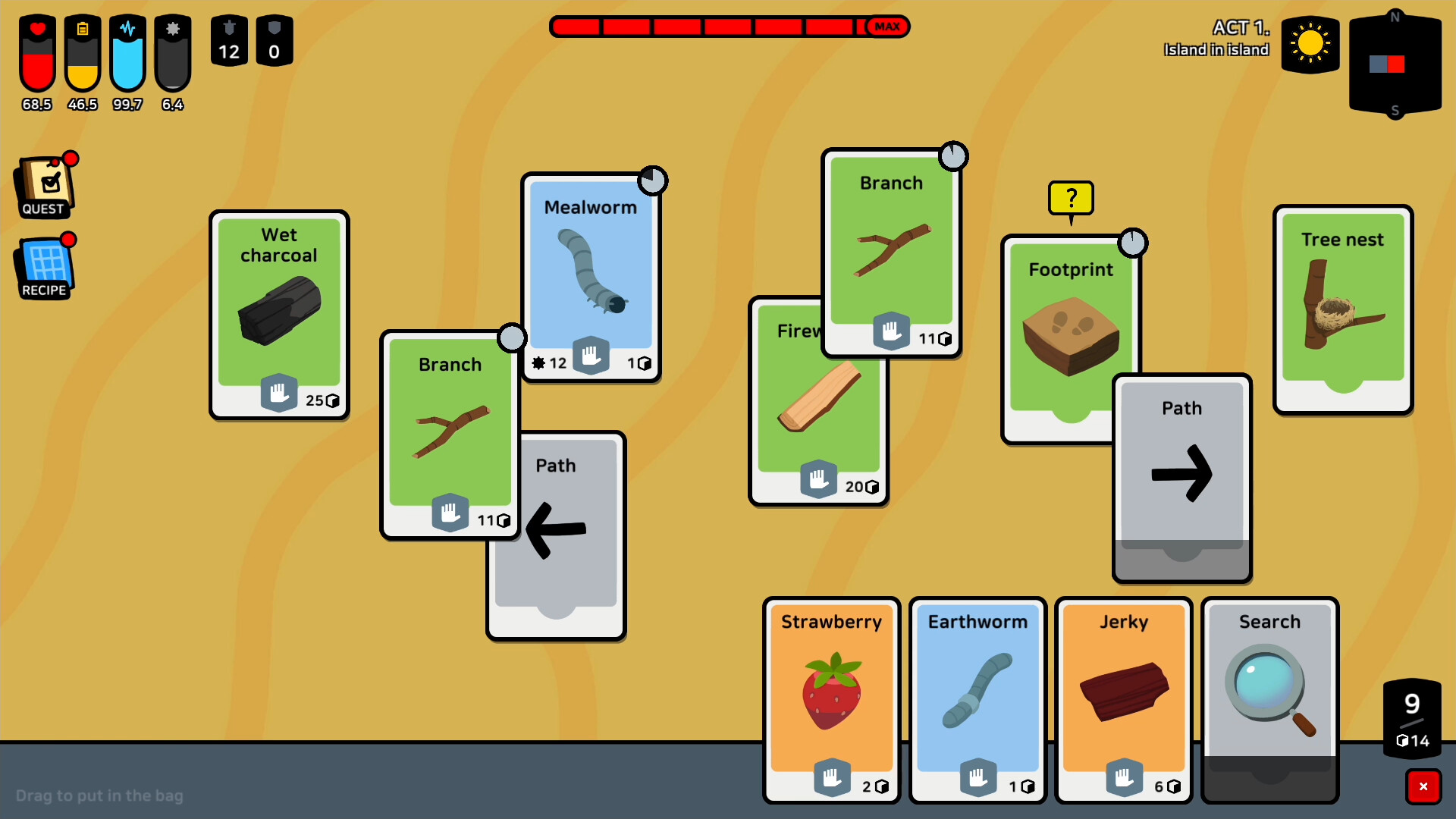
Task: Click the timer on the top Branch card
Action: (954, 156)
